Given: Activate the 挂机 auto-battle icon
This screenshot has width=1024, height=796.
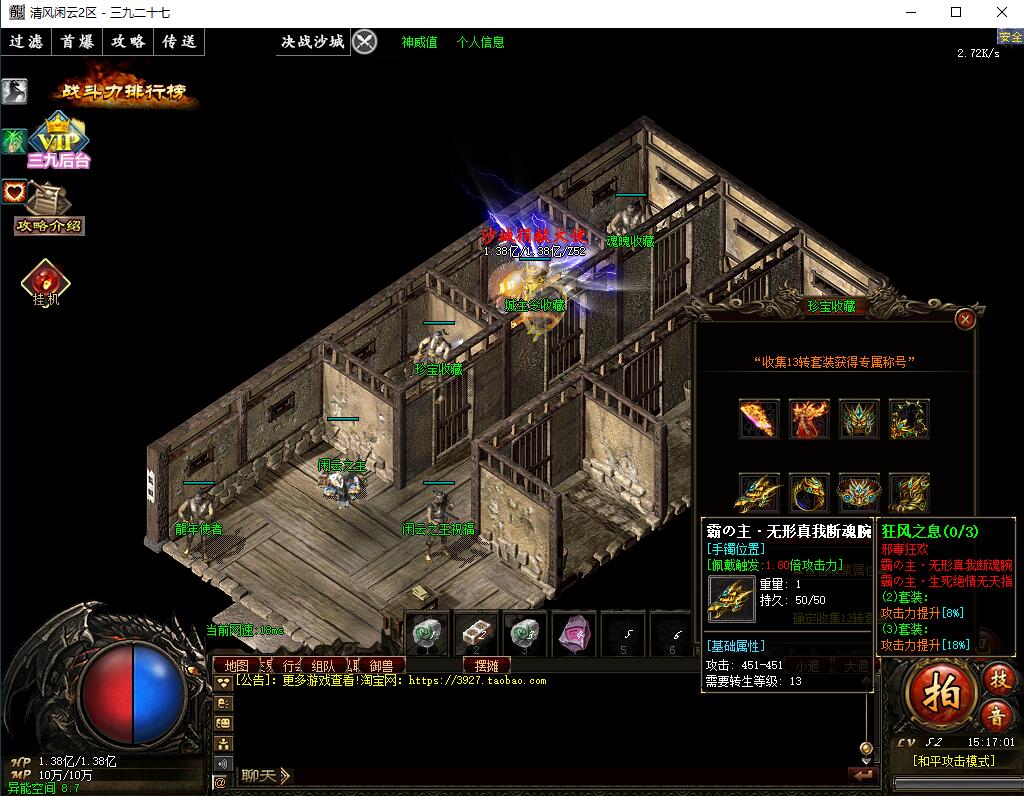Looking at the screenshot, I should [x=45, y=283].
